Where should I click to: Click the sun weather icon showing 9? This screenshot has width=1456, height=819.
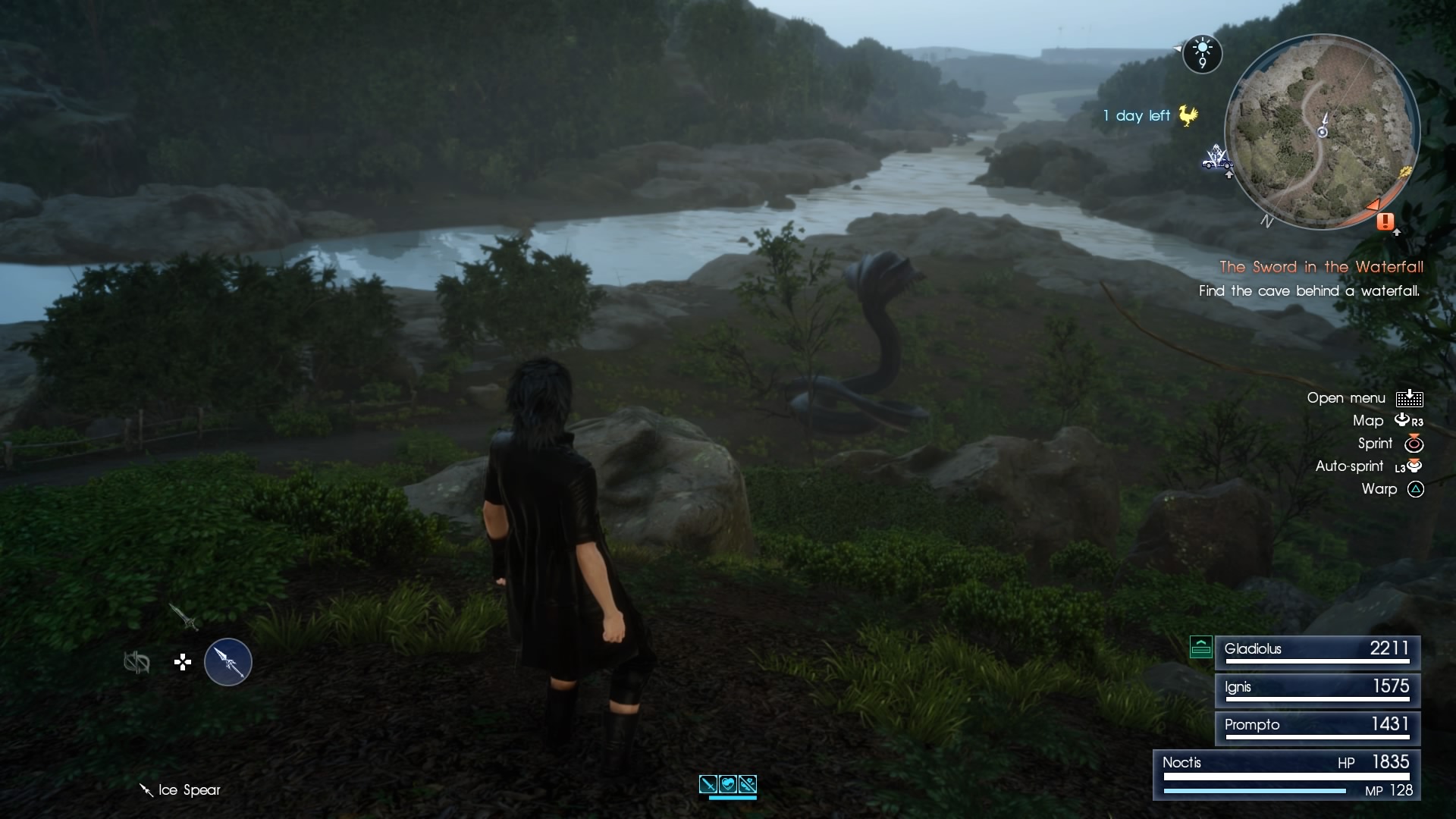coord(1203,54)
